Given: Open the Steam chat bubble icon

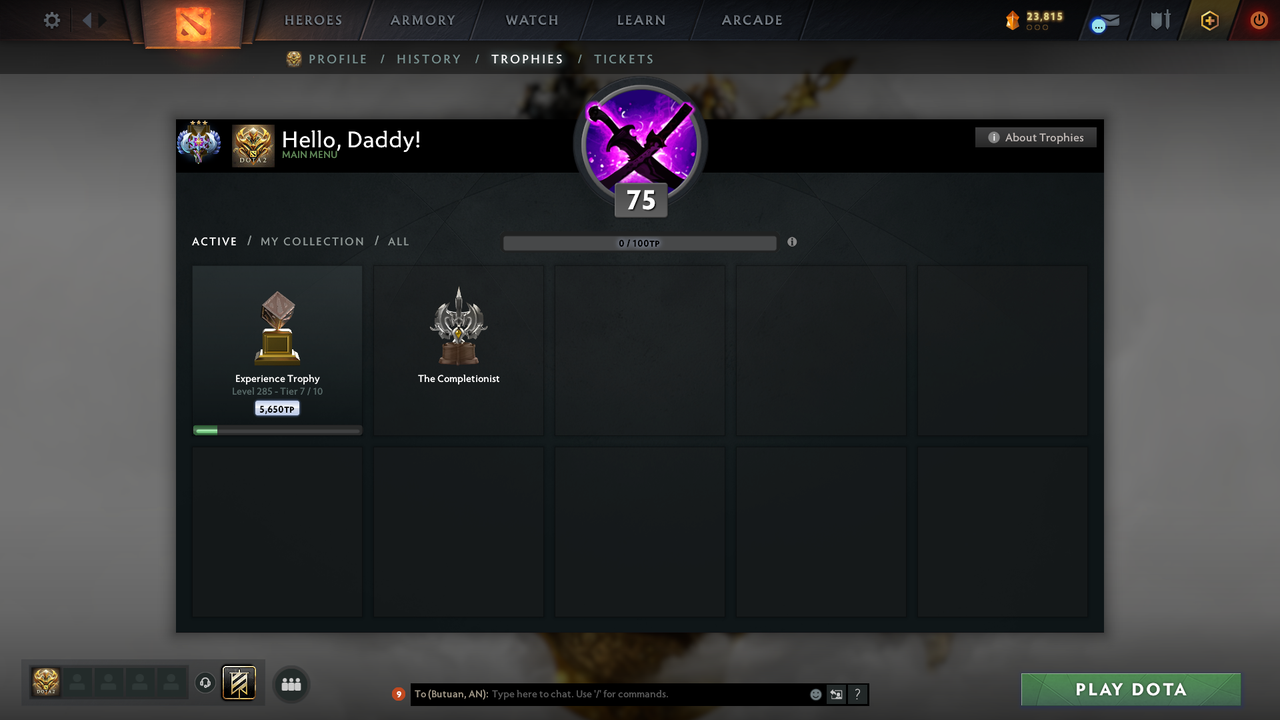Looking at the screenshot, I should point(1096,23).
